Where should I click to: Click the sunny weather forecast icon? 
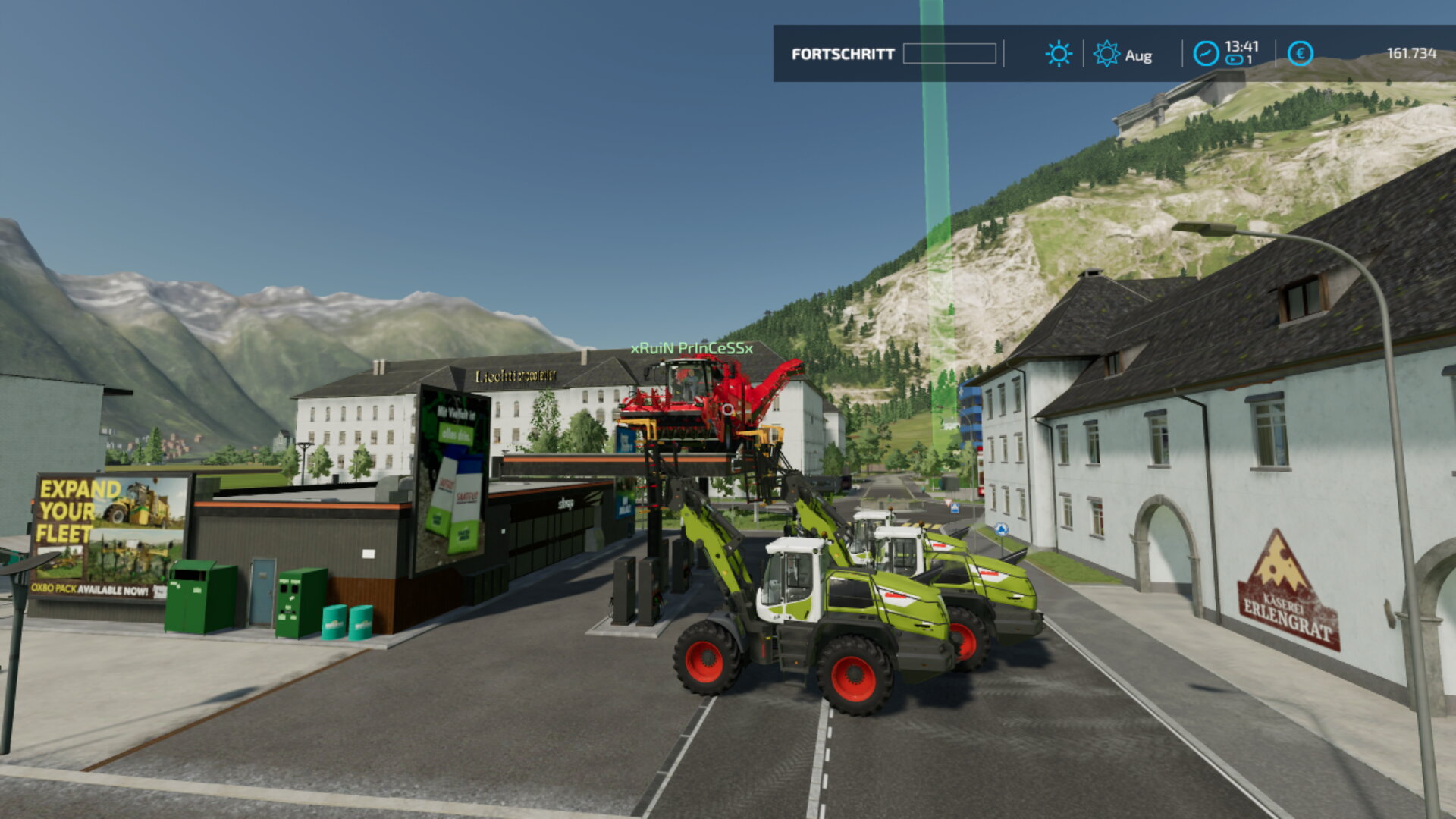click(x=1058, y=54)
